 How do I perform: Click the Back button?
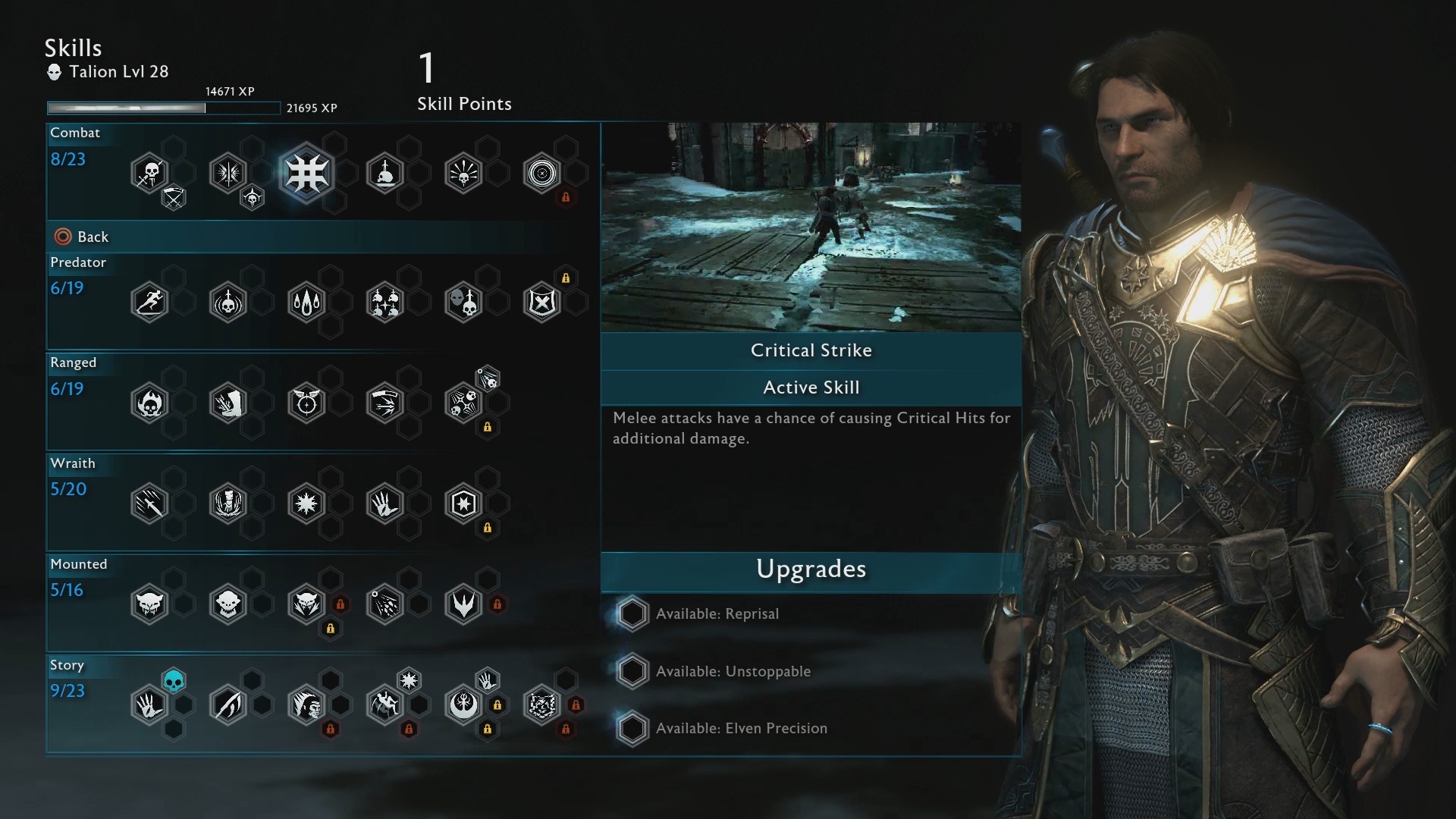click(81, 237)
